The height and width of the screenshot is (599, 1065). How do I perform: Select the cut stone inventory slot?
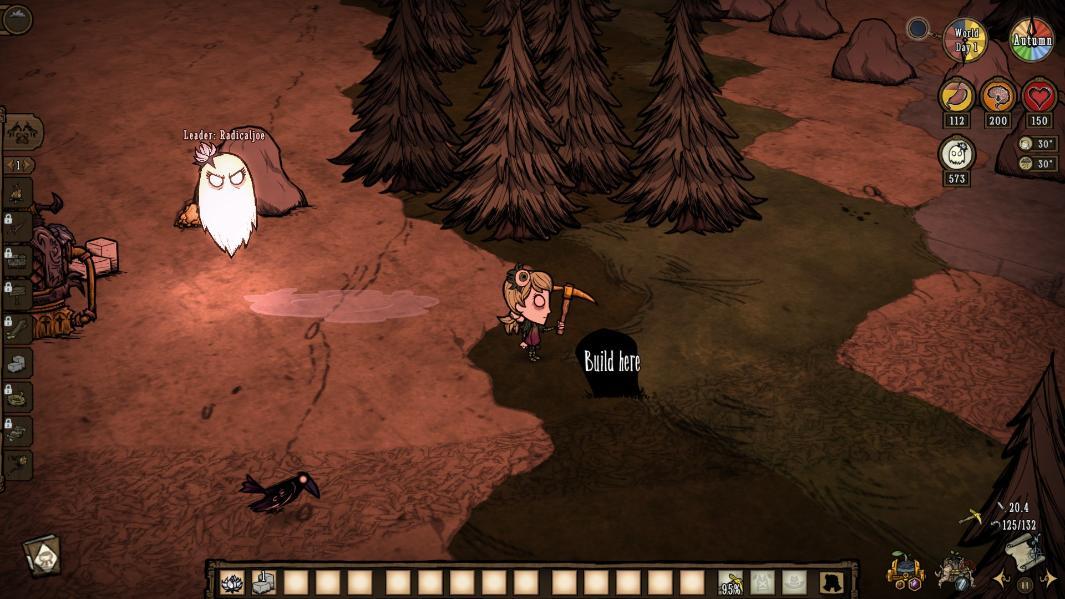264,582
